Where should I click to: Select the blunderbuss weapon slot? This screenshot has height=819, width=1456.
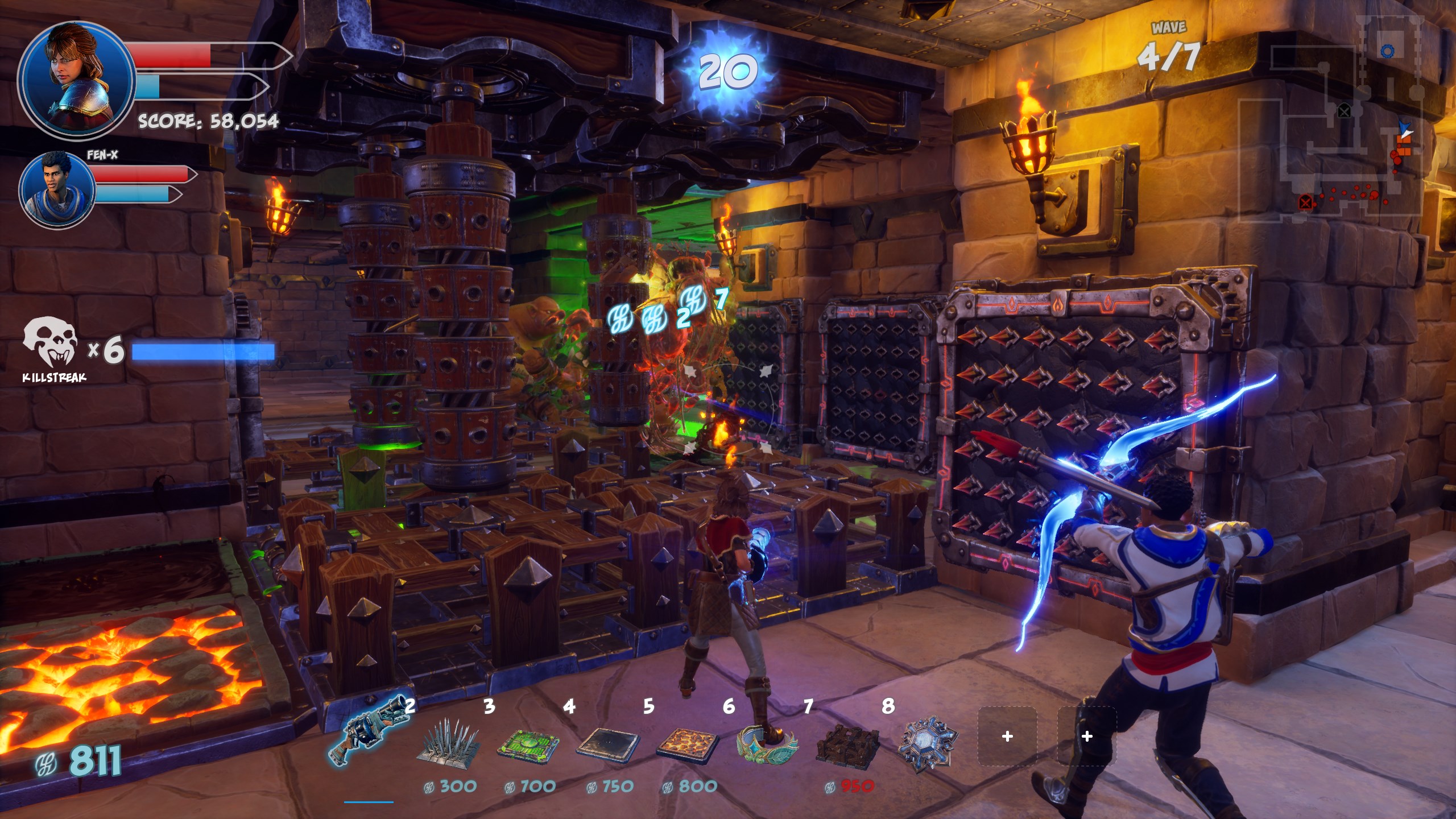(x=370, y=734)
